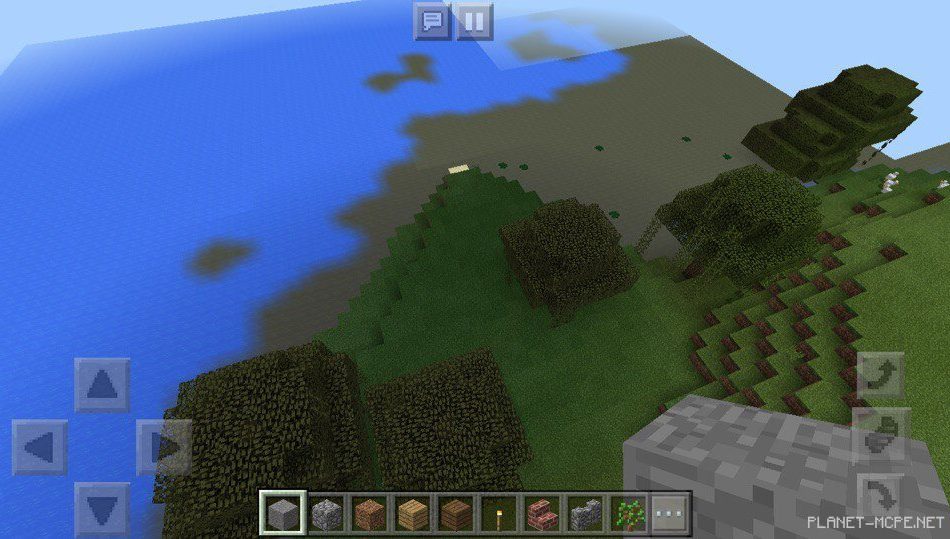Choose the torch in the hotbar
The height and width of the screenshot is (539, 950).
tap(499, 514)
